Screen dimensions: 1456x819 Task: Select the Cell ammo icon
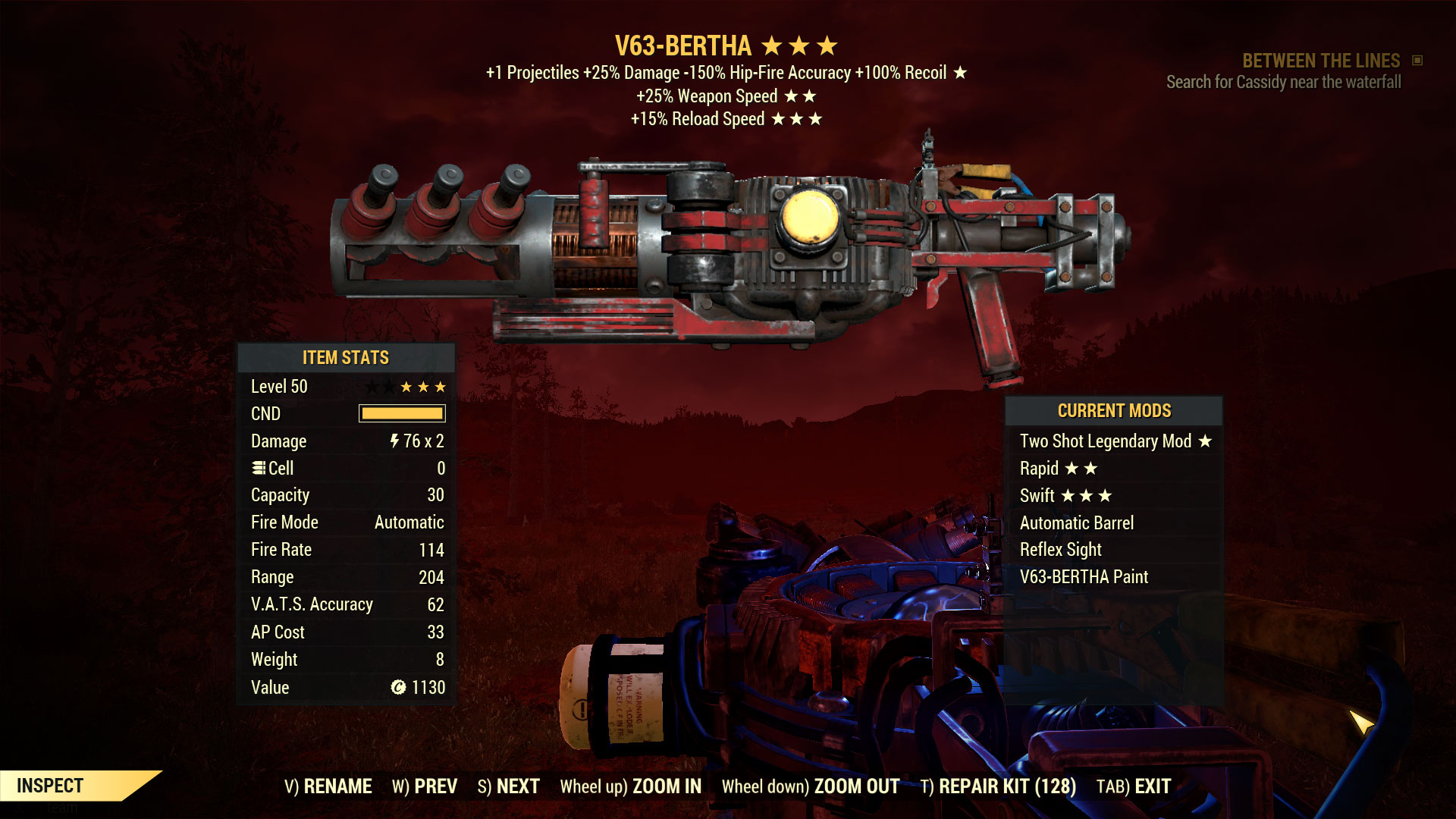pos(260,468)
